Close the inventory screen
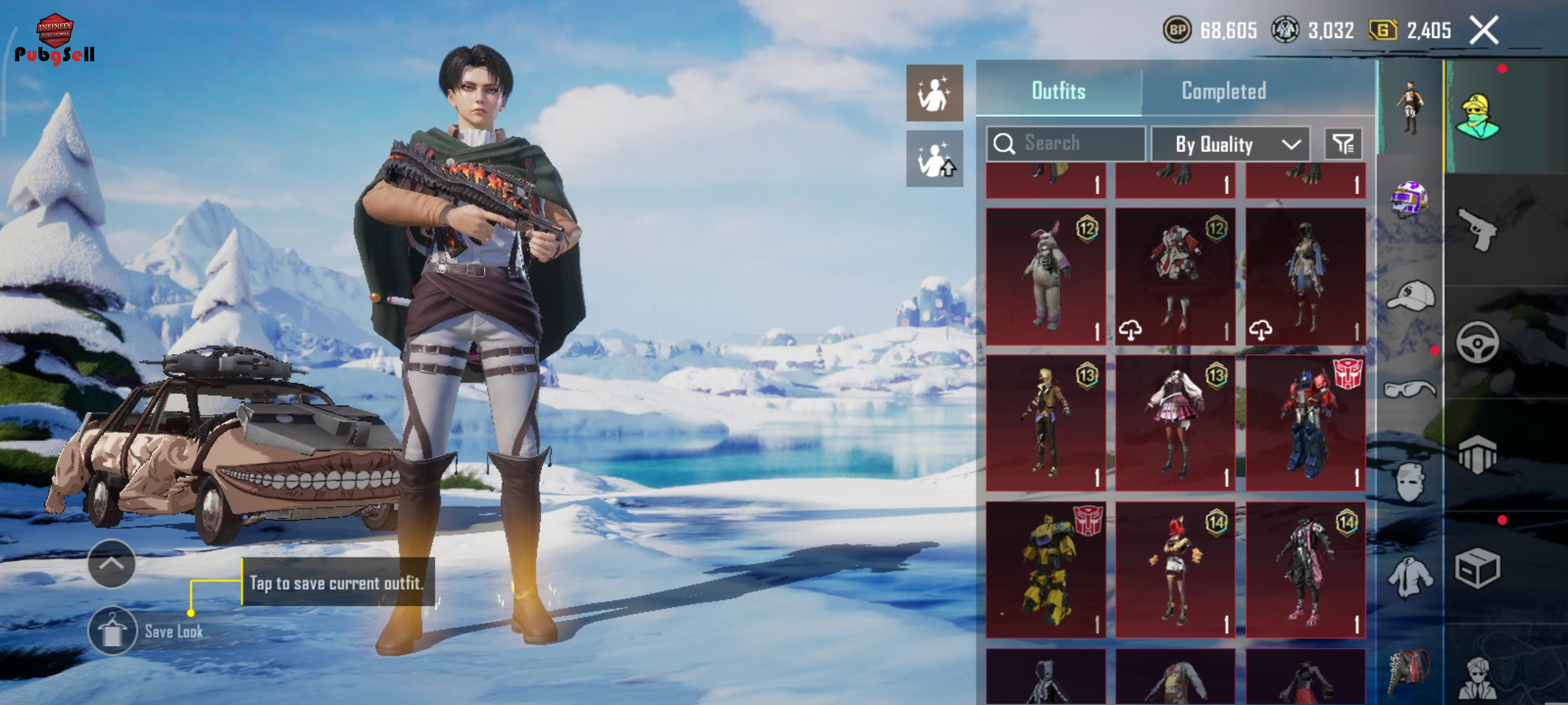The height and width of the screenshot is (705, 1568). pos(1484,31)
